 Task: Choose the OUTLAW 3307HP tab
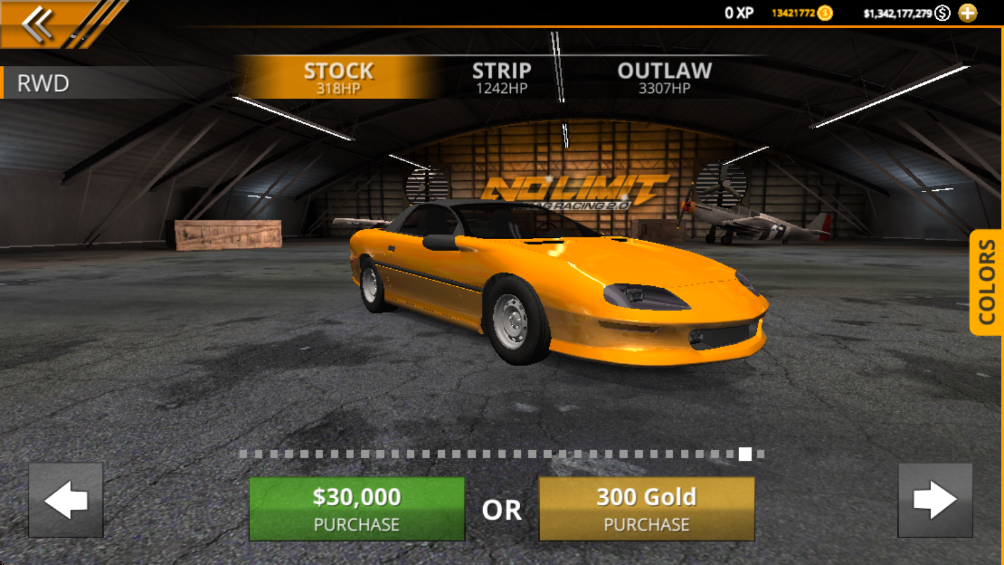pyautogui.click(x=664, y=77)
